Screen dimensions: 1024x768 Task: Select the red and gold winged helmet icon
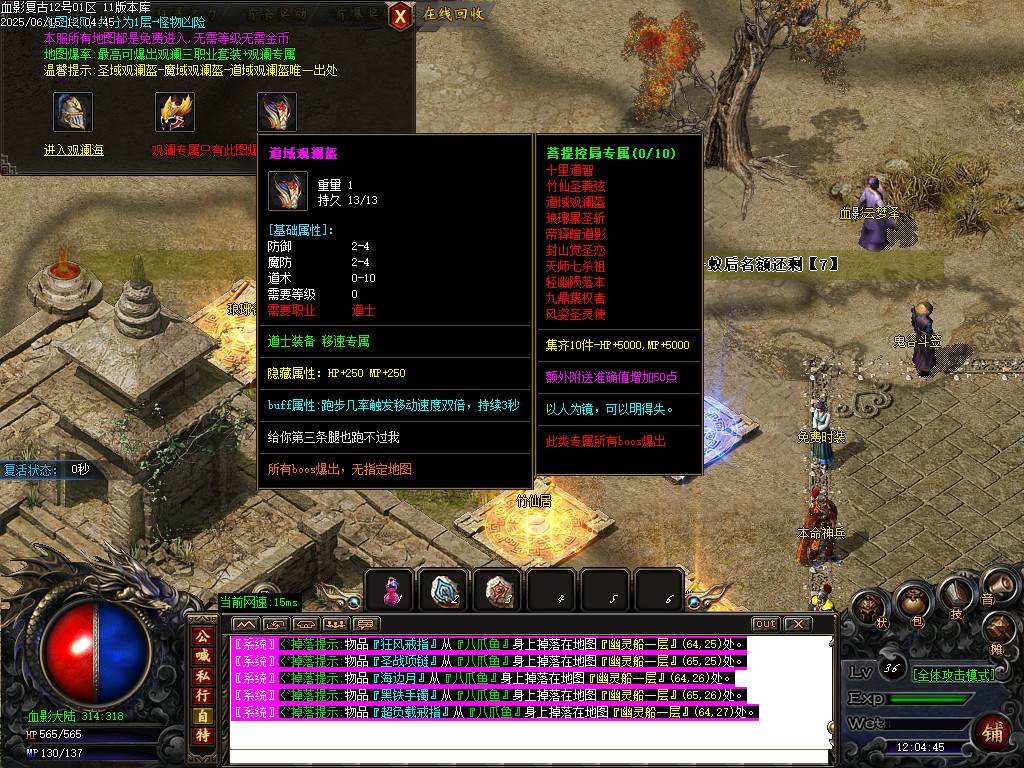click(x=175, y=112)
